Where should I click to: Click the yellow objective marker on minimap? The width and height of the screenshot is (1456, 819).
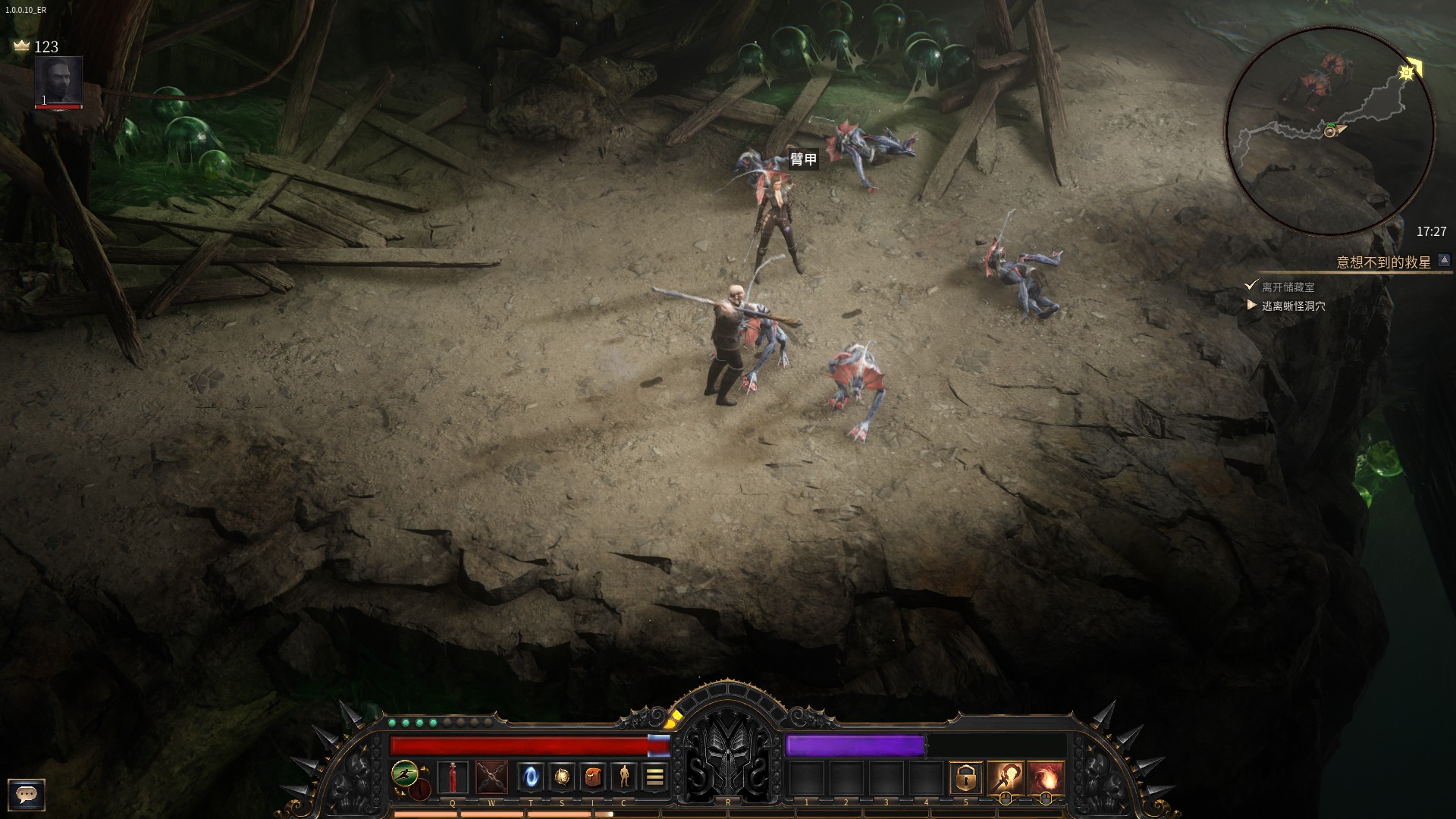point(1407,72)
